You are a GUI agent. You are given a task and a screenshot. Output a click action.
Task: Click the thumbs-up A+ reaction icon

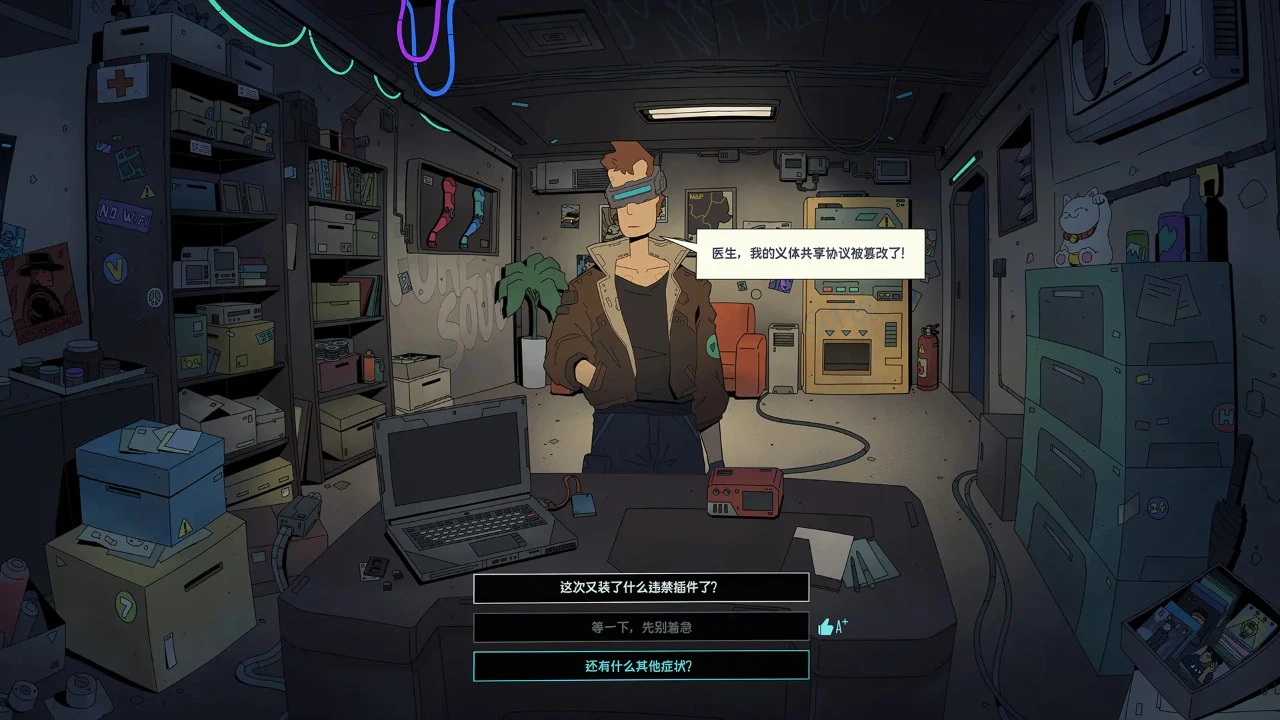coord(832,627)
